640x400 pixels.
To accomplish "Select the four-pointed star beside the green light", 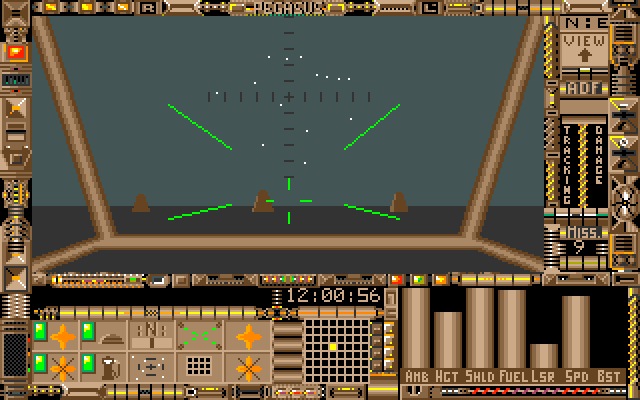I will point(64,335).
